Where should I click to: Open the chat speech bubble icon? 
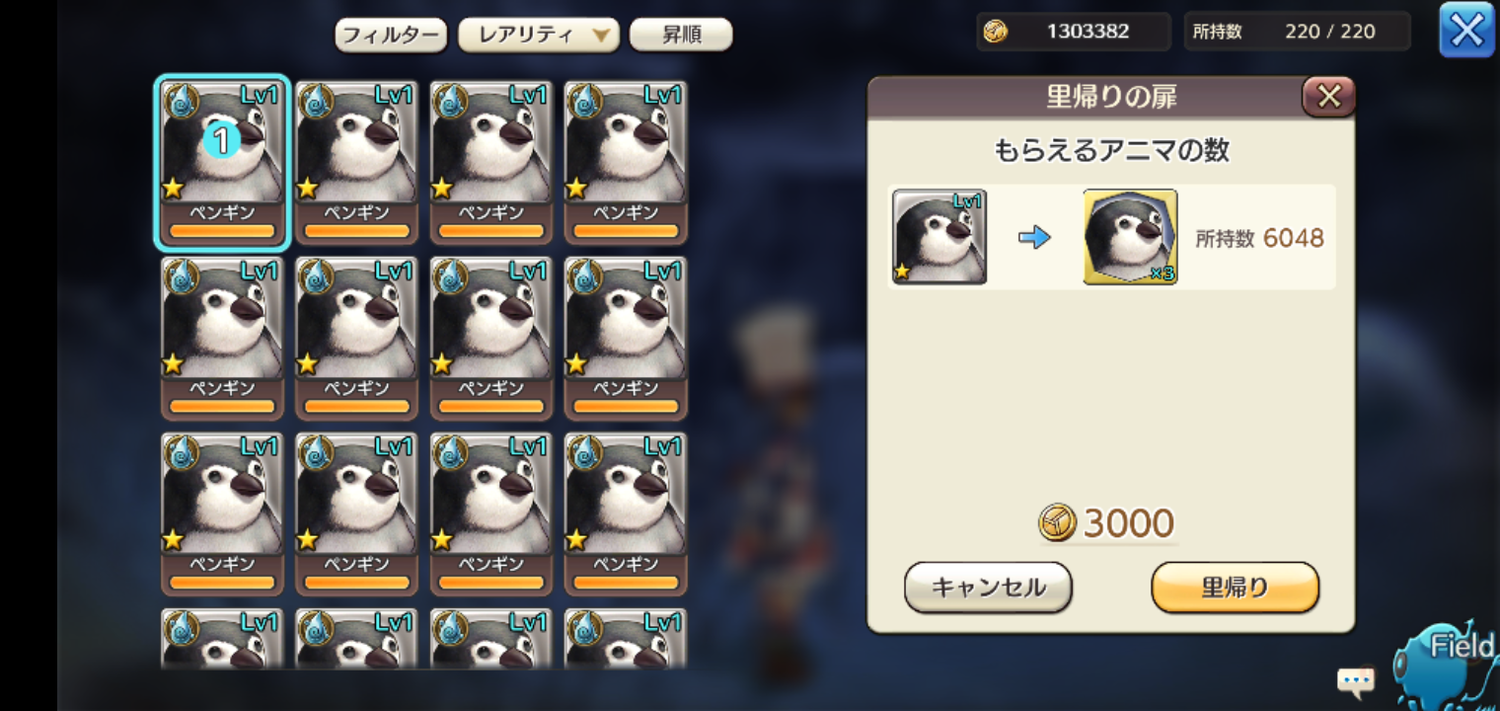1356,682
